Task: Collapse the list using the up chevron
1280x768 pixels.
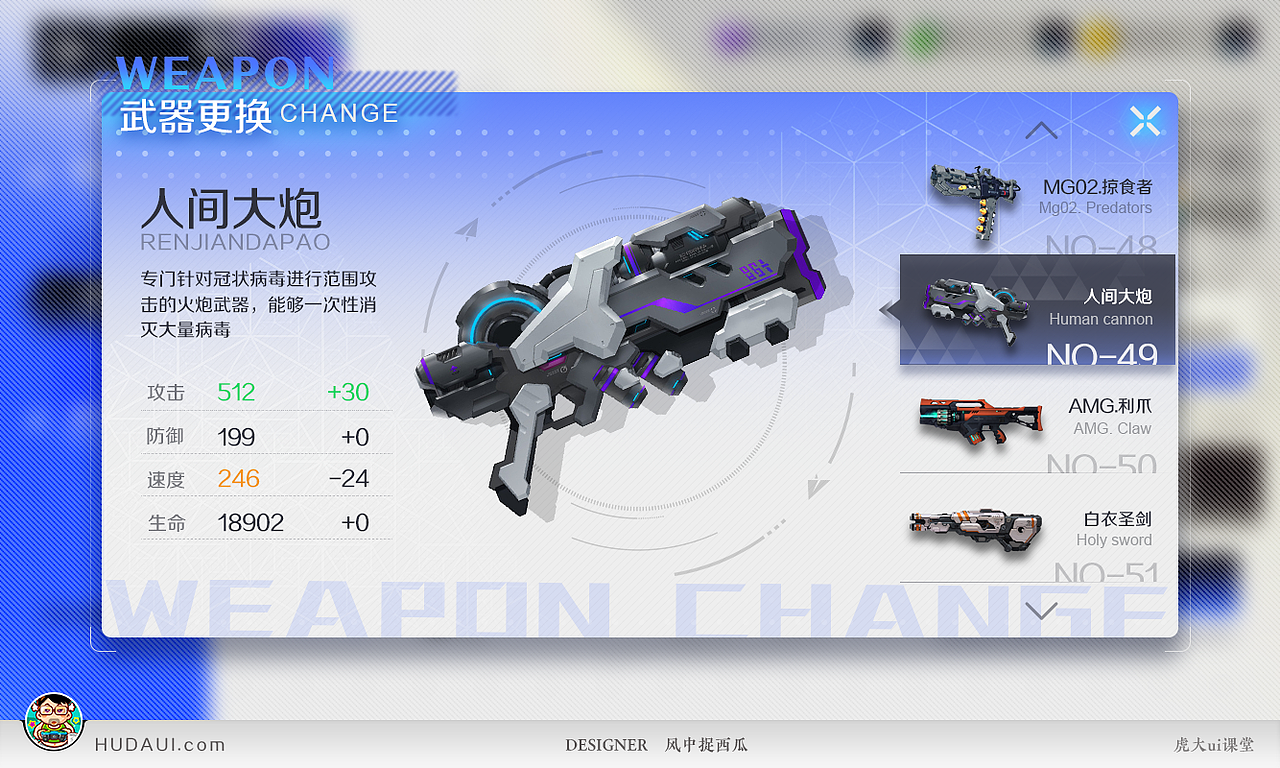Action: coord(1042,130)
